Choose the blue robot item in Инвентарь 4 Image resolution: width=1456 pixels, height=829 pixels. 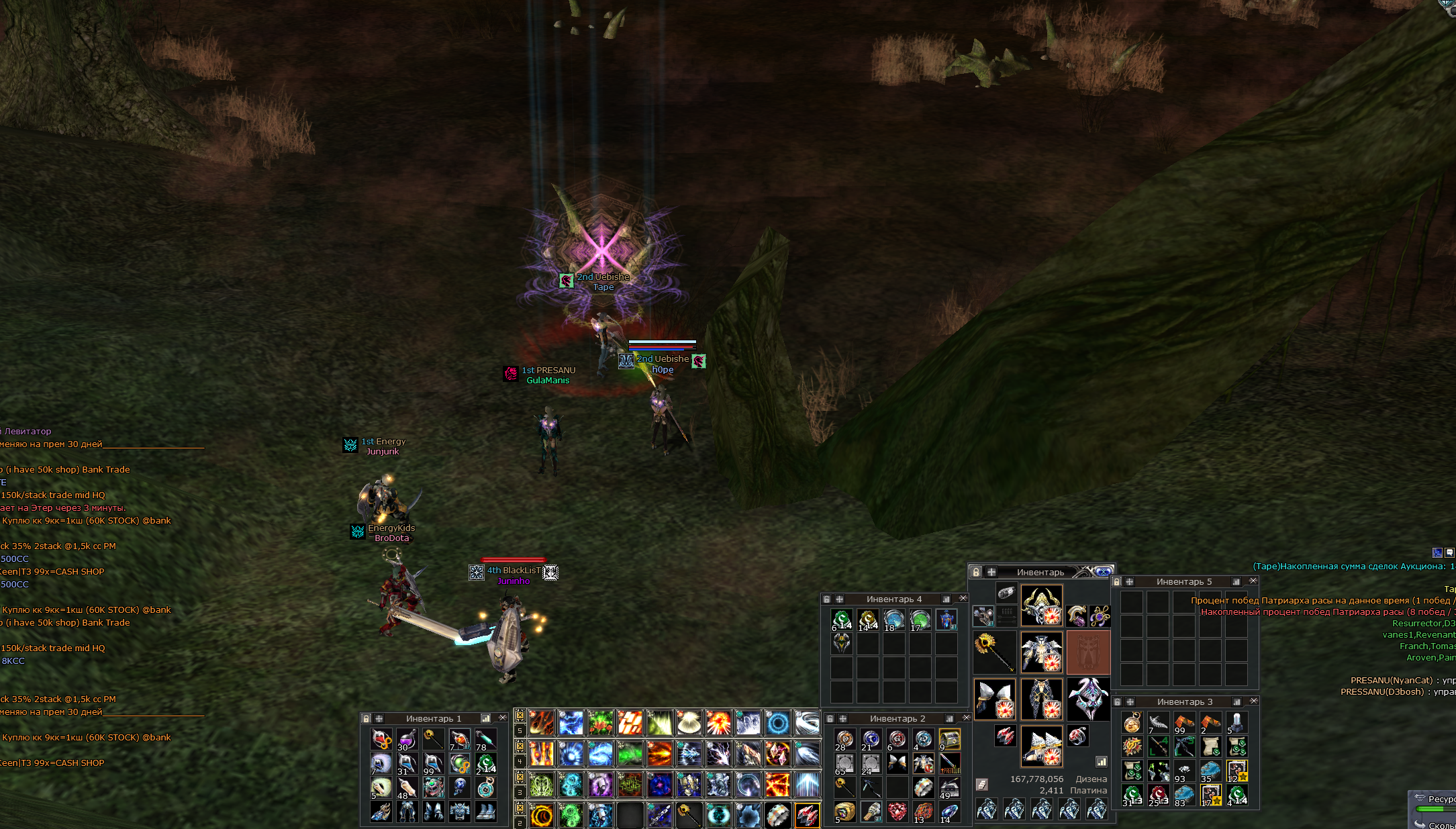(x=947, y=619)
